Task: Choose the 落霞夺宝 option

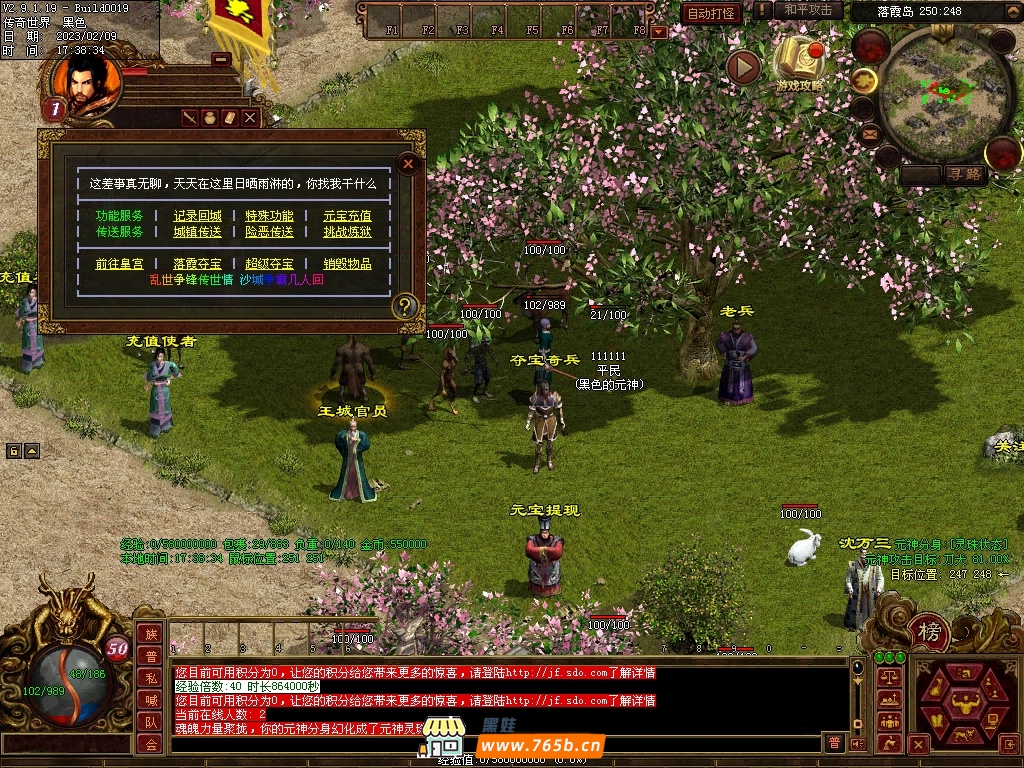Action: point(198,264)
